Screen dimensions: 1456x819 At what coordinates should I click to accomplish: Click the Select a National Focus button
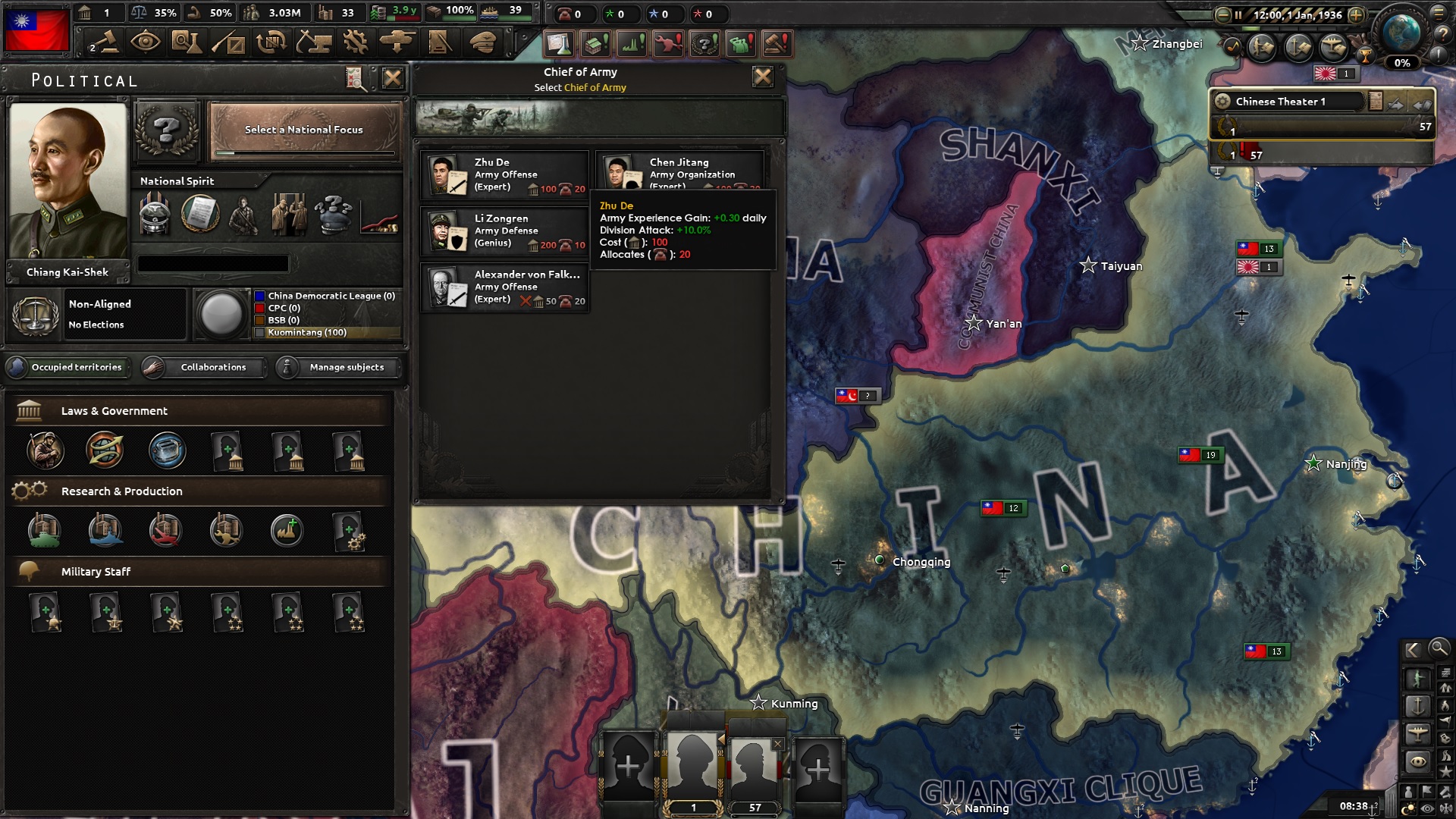[x=303, y=129]
